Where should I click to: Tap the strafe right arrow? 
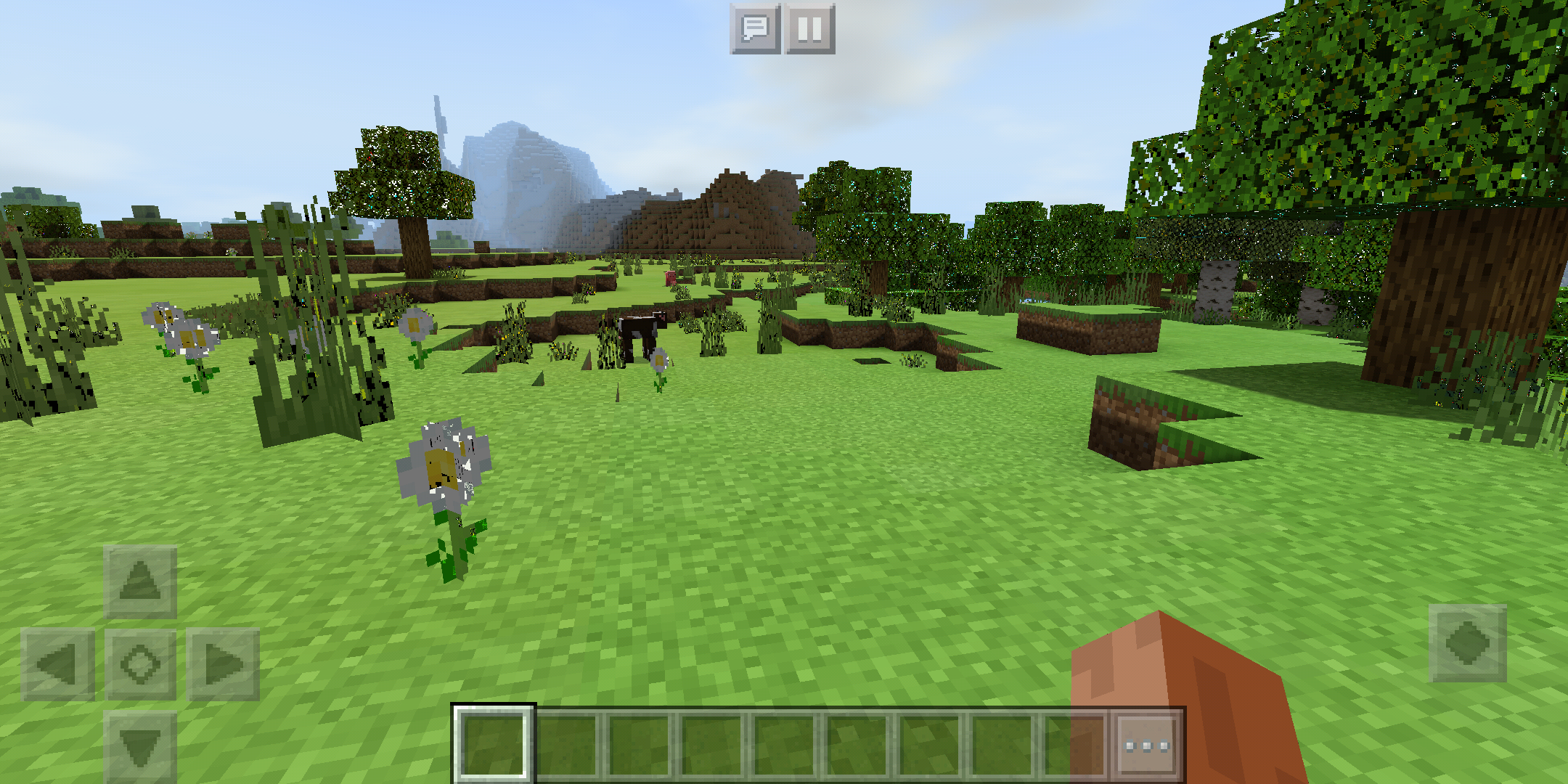click(224, 662)
